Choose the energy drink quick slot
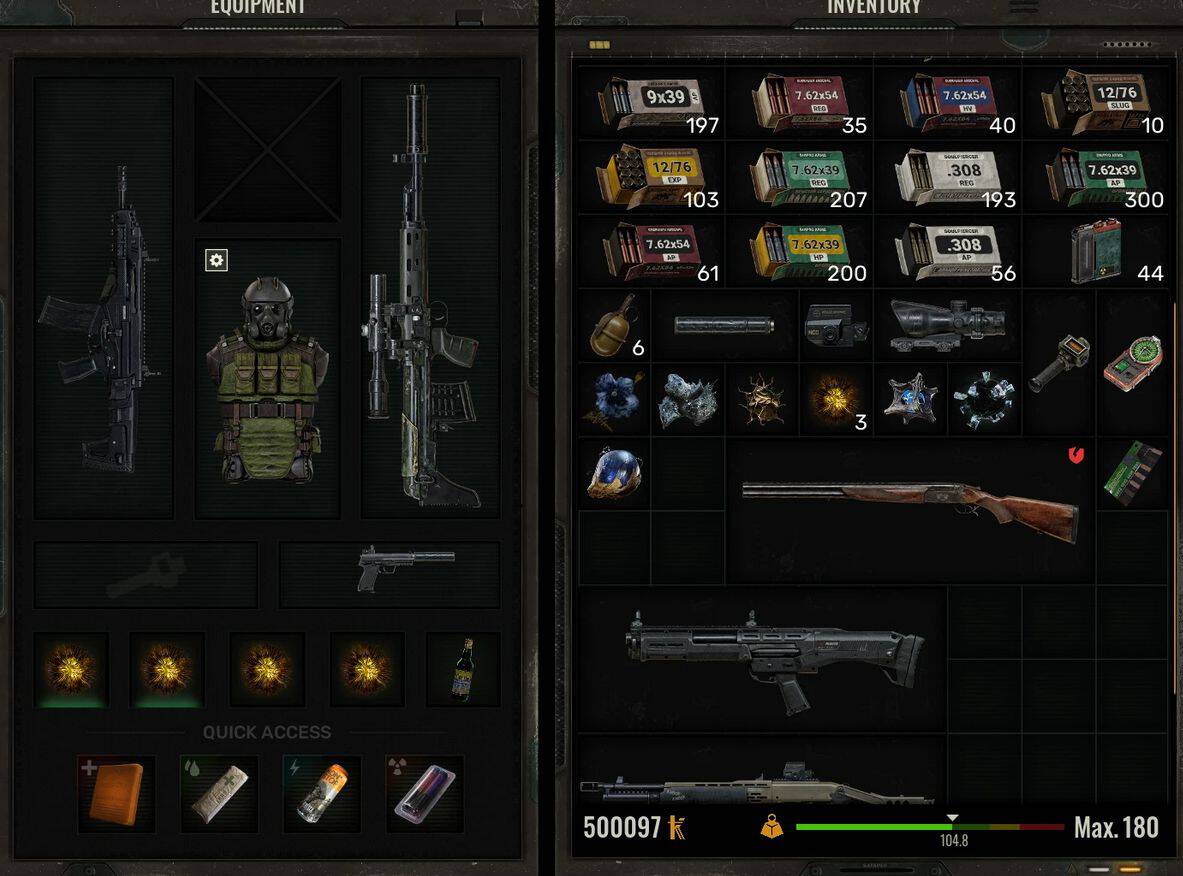This screenshot has height=876, width=1183. [x=321, y=794]
